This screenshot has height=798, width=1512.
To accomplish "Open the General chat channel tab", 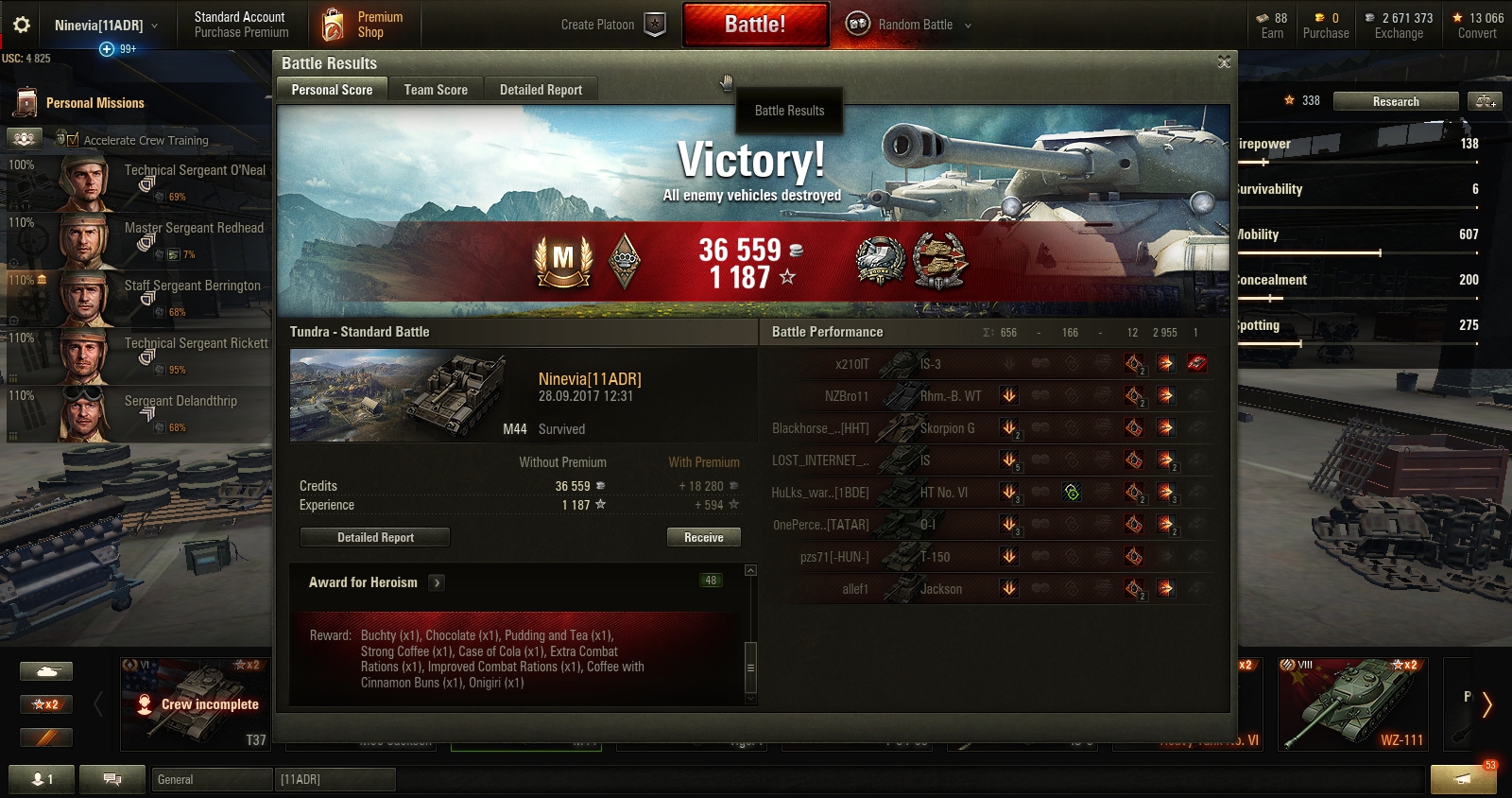I will [x=211, y=779].
